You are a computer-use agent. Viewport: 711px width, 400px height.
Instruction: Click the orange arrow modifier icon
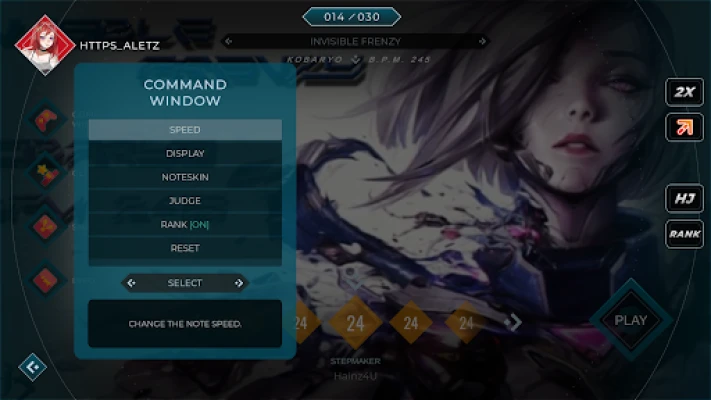point(684,127)
